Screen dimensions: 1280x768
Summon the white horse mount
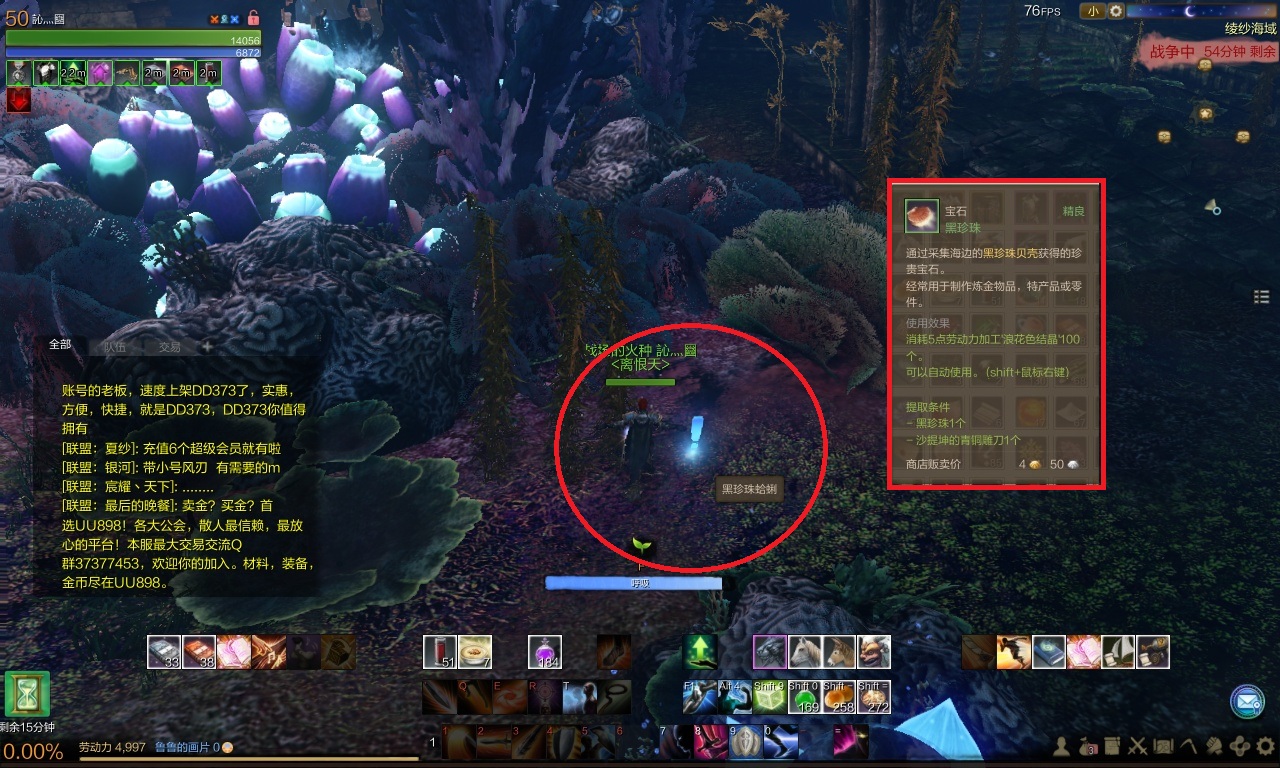point(805,652)
